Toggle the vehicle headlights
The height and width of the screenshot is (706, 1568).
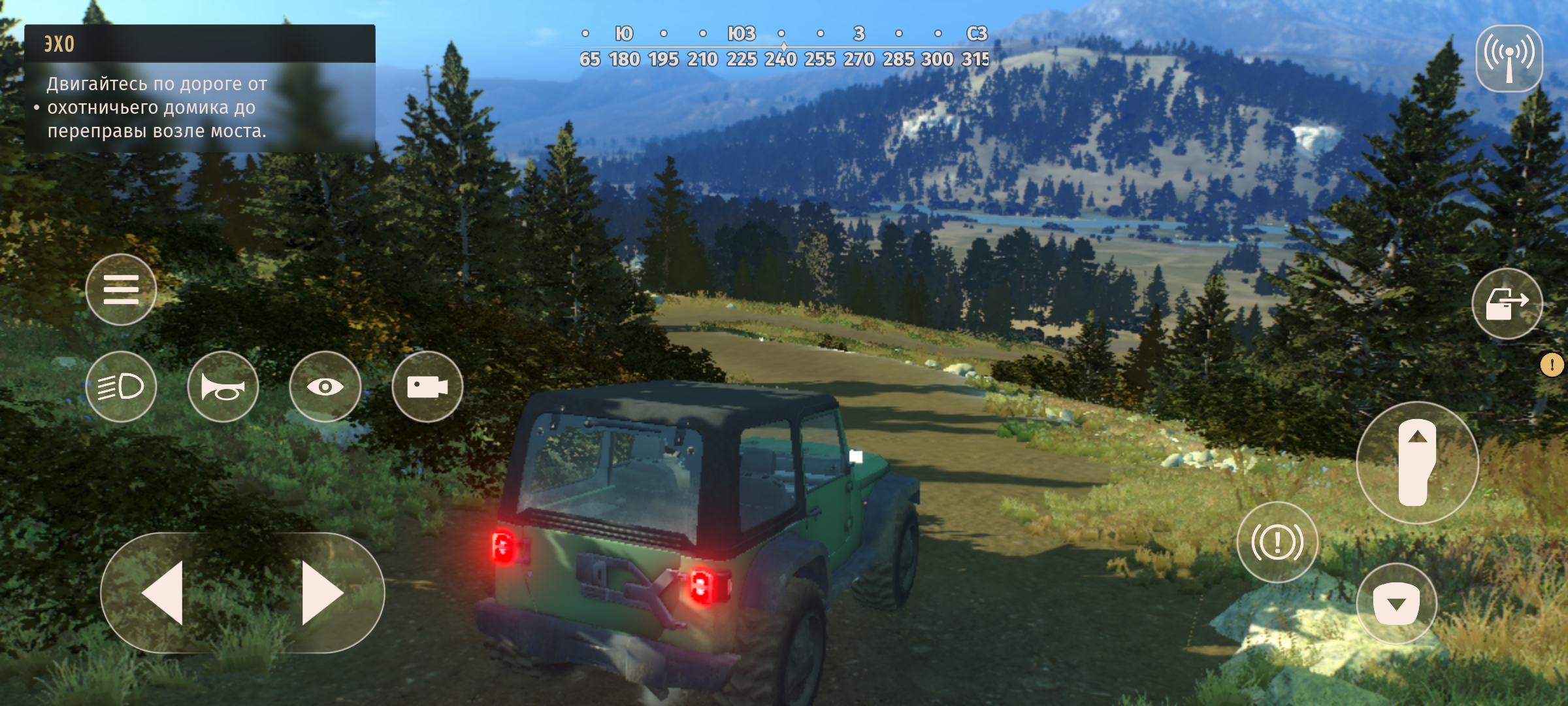tap(121, 386)
